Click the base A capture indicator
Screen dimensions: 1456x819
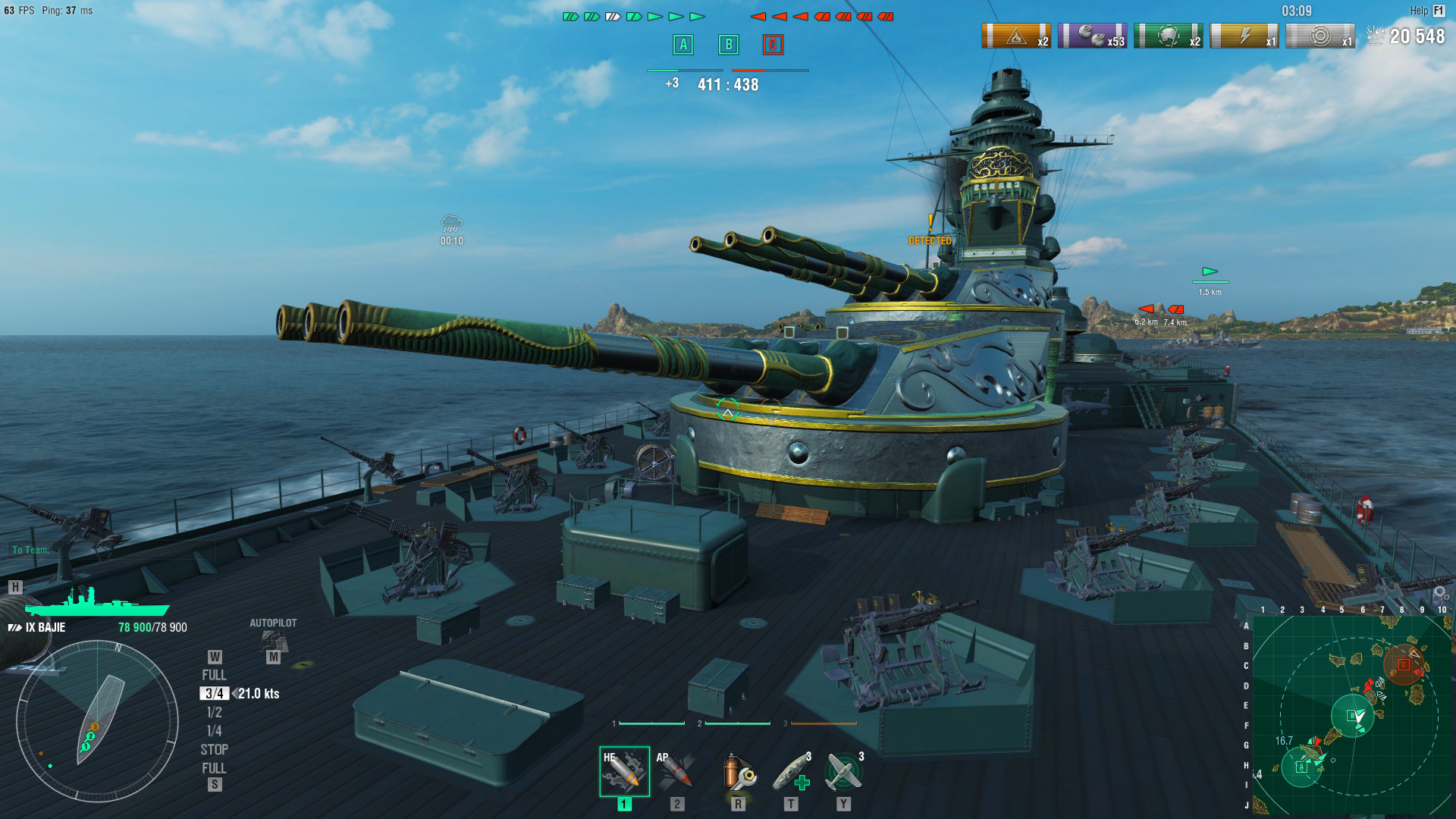(x=683, y=45)
